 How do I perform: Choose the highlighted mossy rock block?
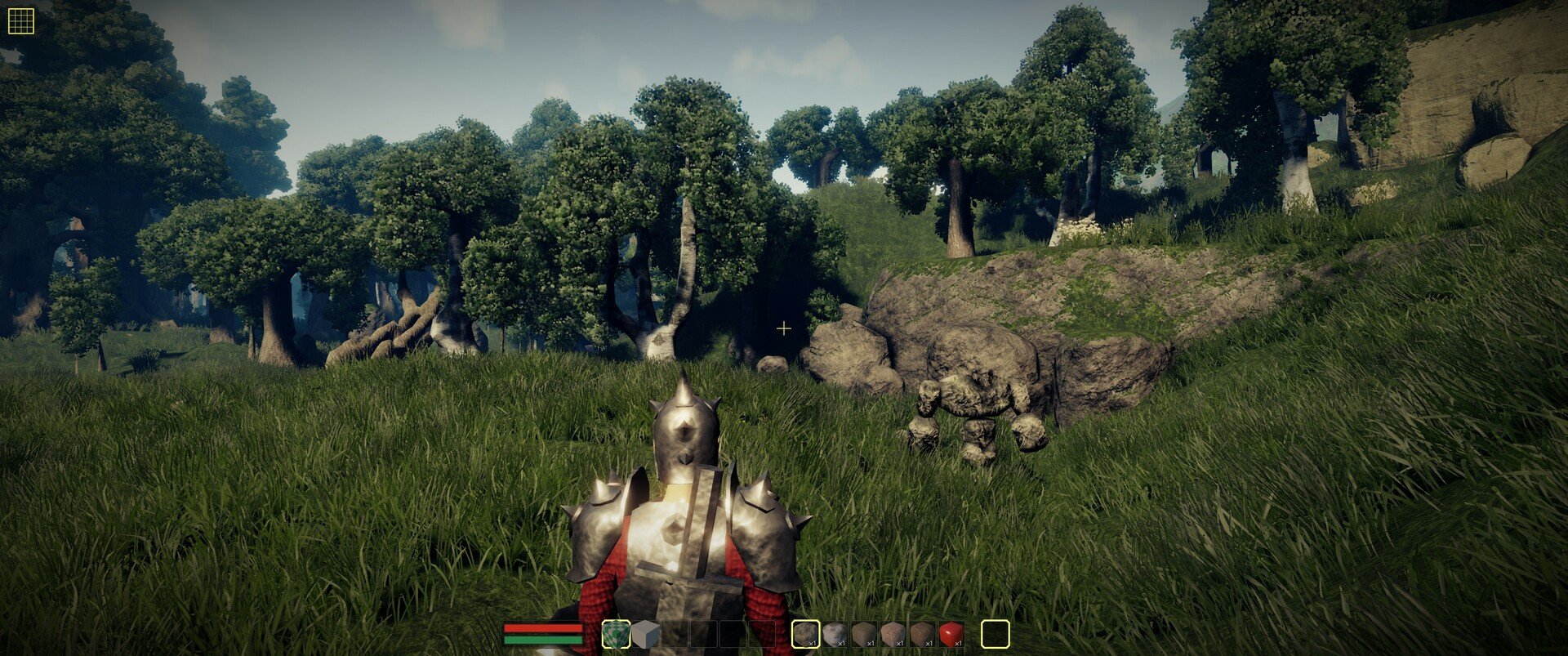(x=806, y=634)
